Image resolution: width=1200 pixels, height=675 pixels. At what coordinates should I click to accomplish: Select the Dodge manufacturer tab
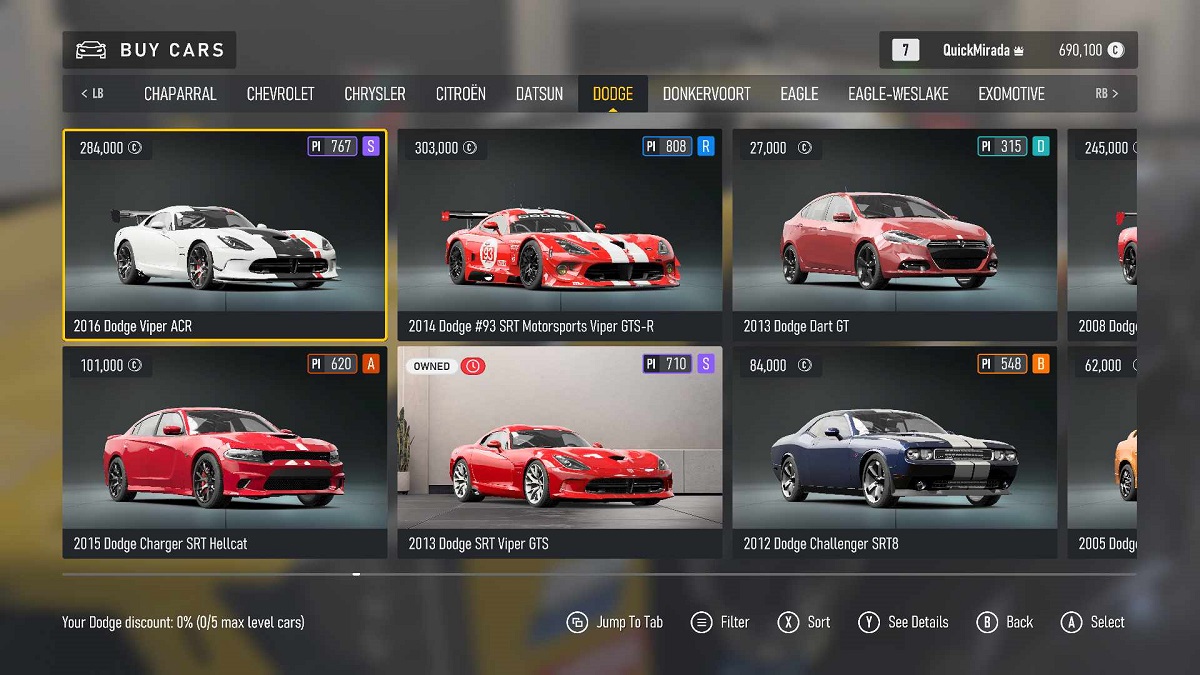coord(613,94)
